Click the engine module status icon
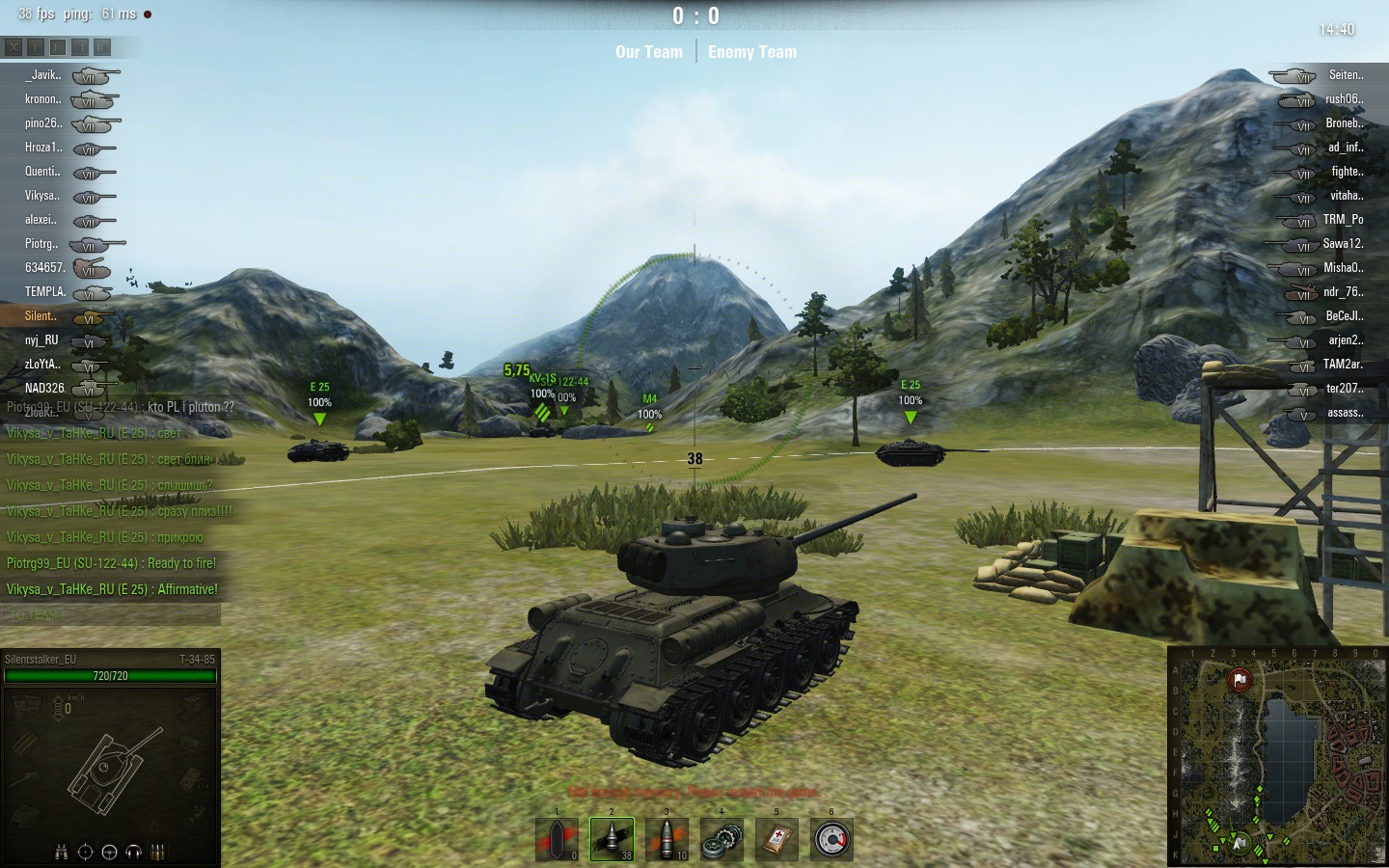This screenshot has height=868, width=1389. [26, 707]
